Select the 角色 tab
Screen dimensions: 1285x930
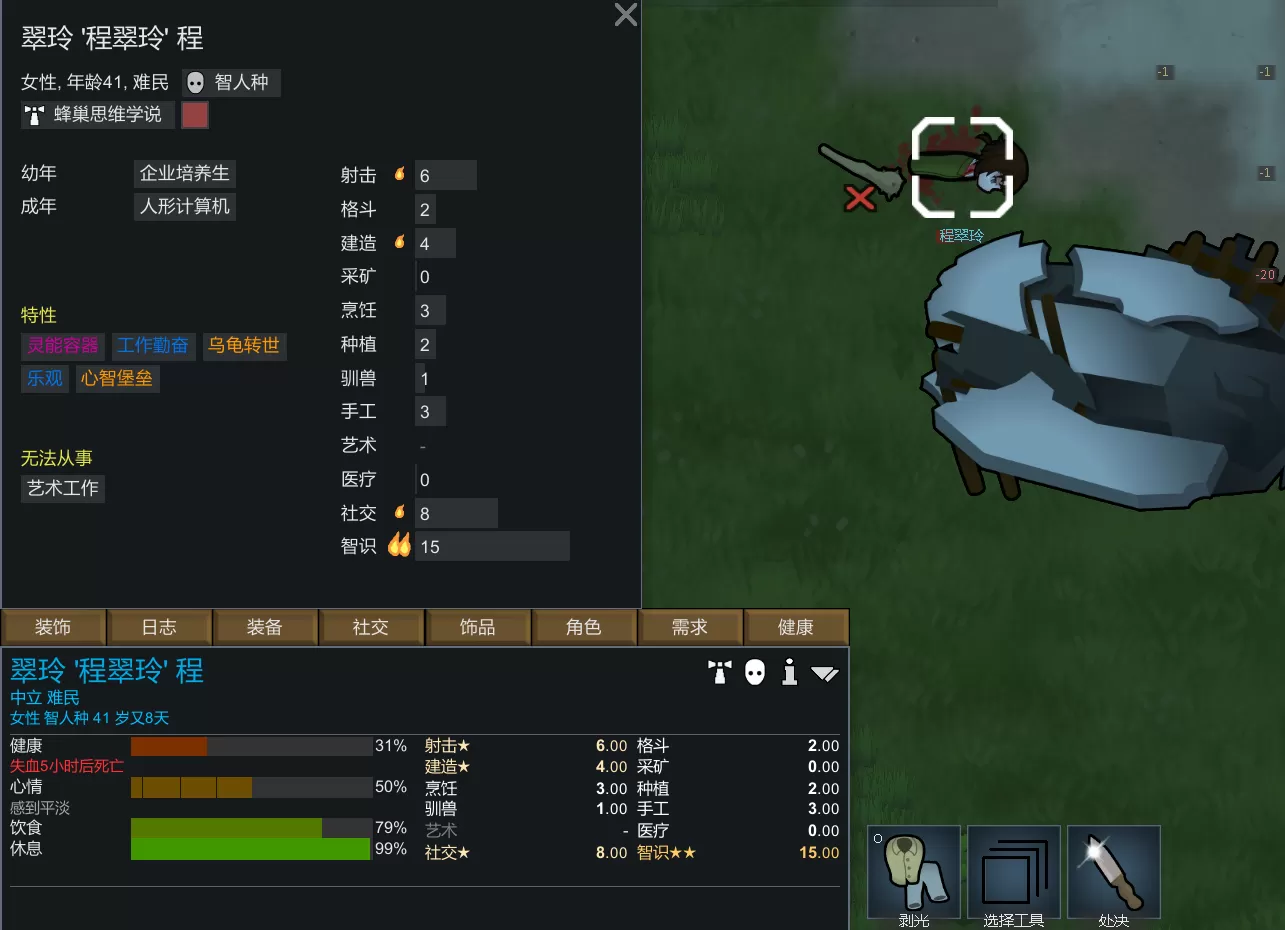click(583, 627)
